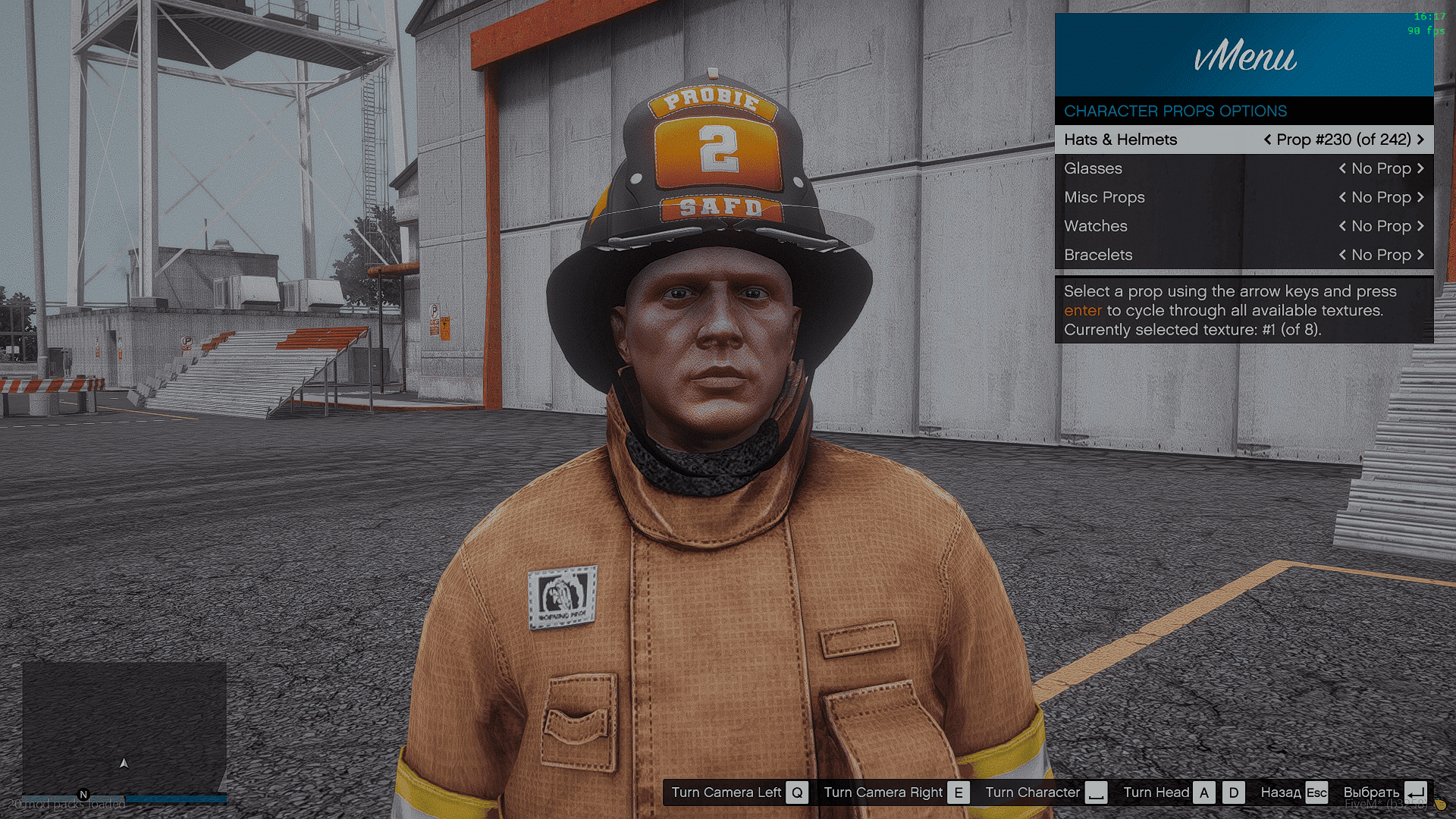Screen dimensions: 1456x819
Task: Click the minimap in the corner
Action: 124,728
